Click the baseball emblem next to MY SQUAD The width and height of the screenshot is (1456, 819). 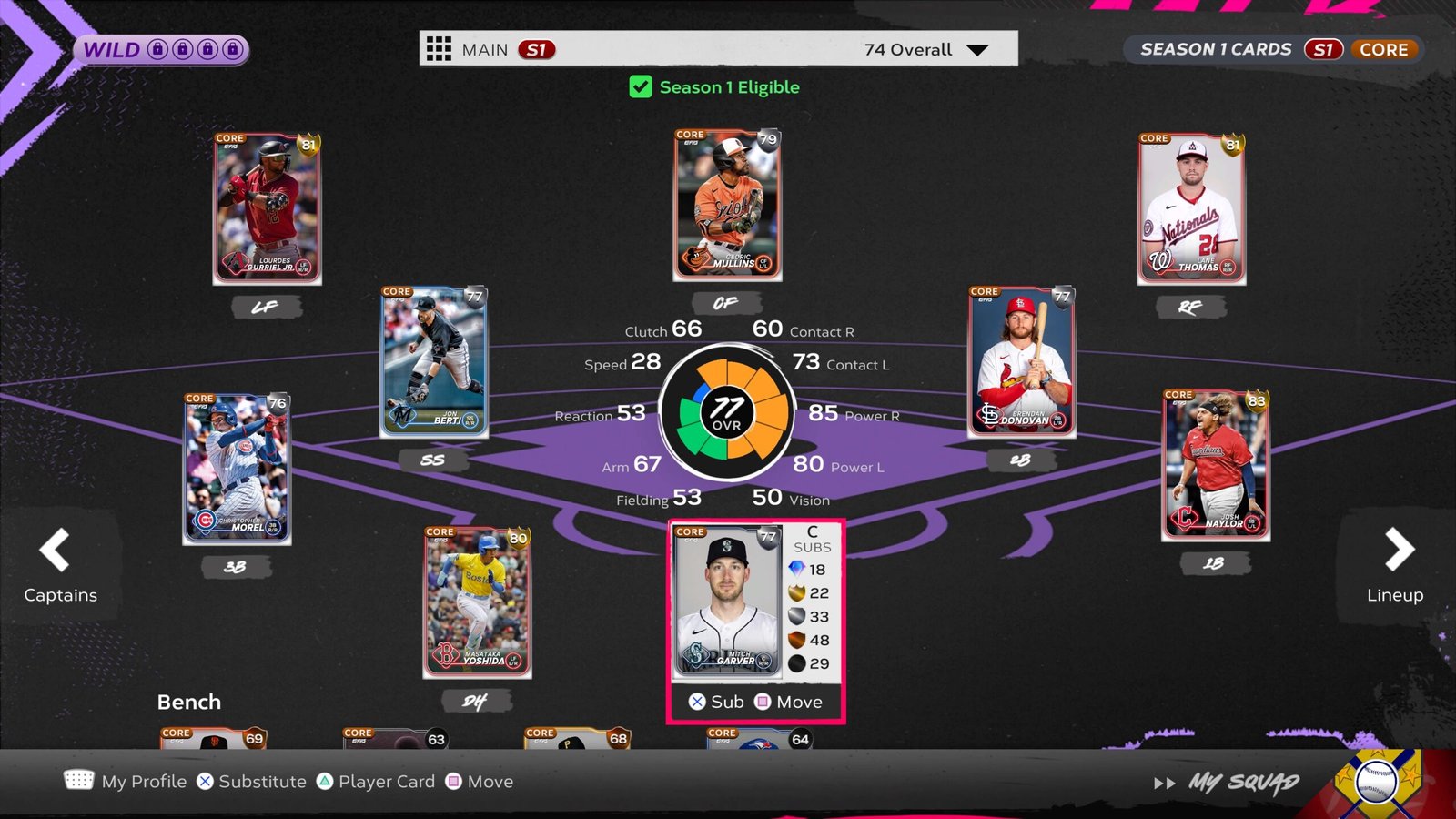tap(1376, 782)
